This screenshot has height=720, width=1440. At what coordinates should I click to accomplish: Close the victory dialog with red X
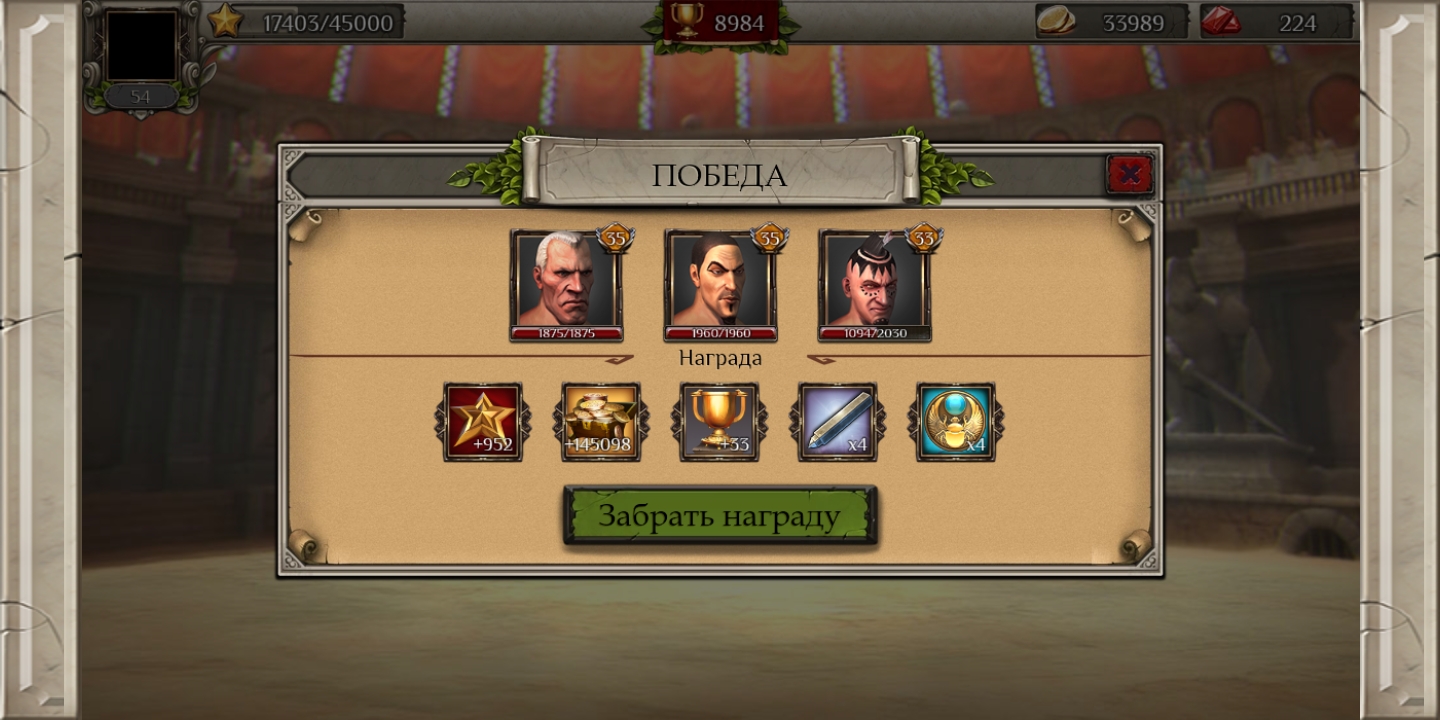click(1130, 175)
